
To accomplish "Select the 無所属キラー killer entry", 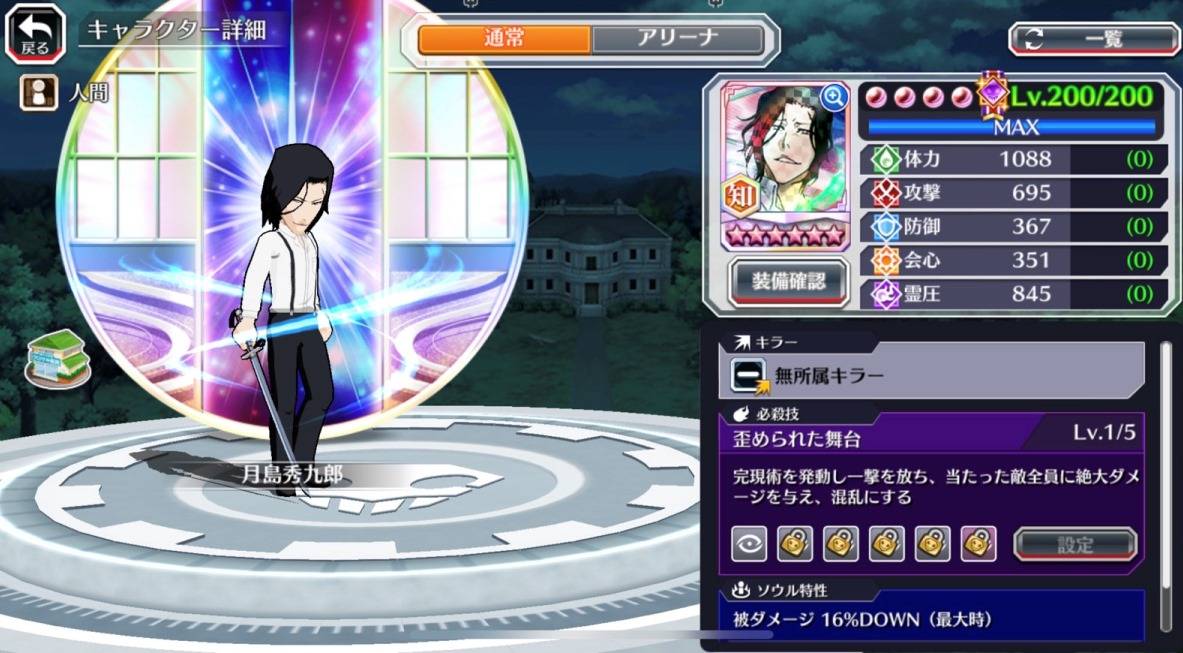I will (935, 375).
